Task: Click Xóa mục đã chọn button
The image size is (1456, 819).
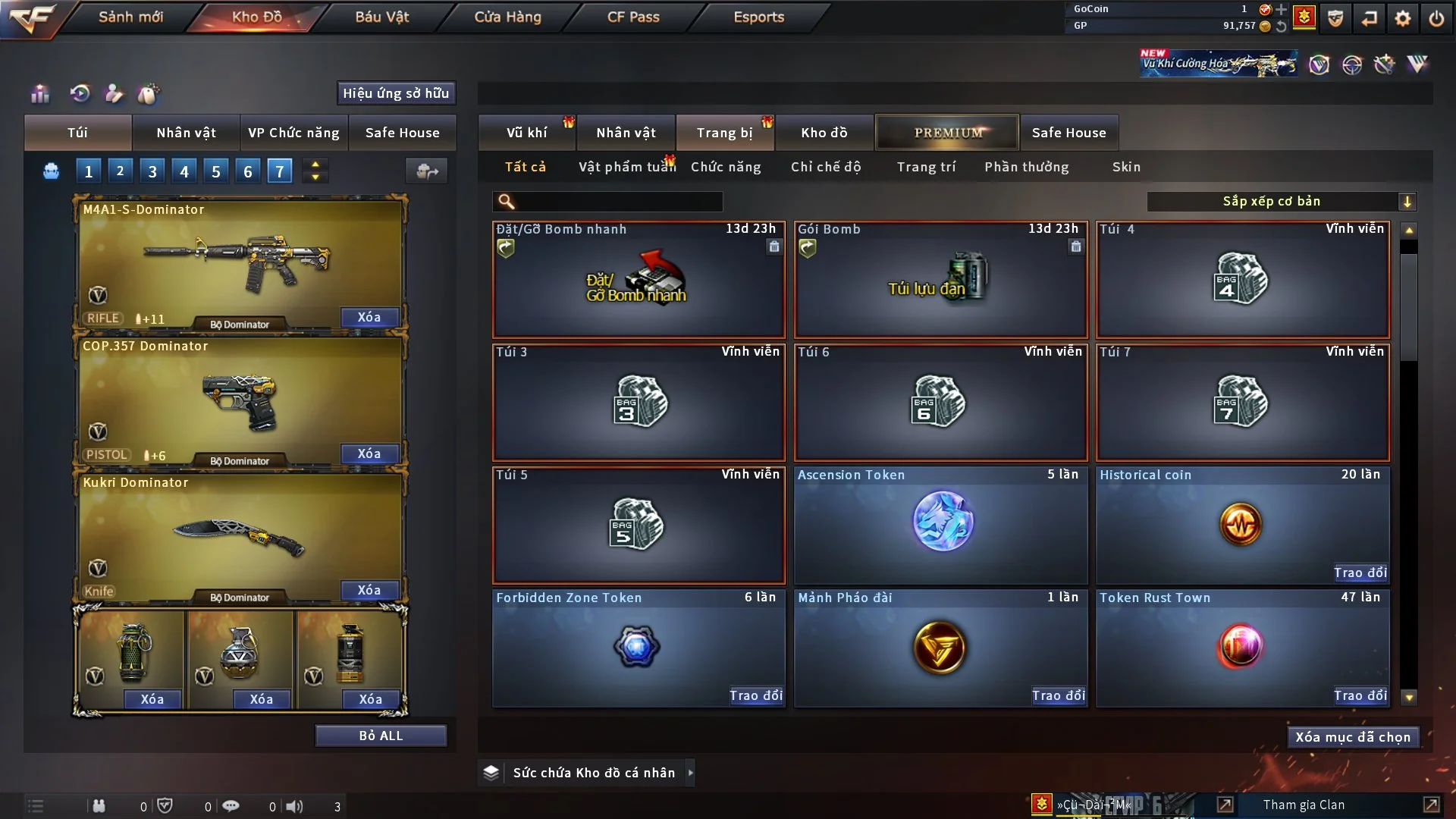Action: point(1353,737)
